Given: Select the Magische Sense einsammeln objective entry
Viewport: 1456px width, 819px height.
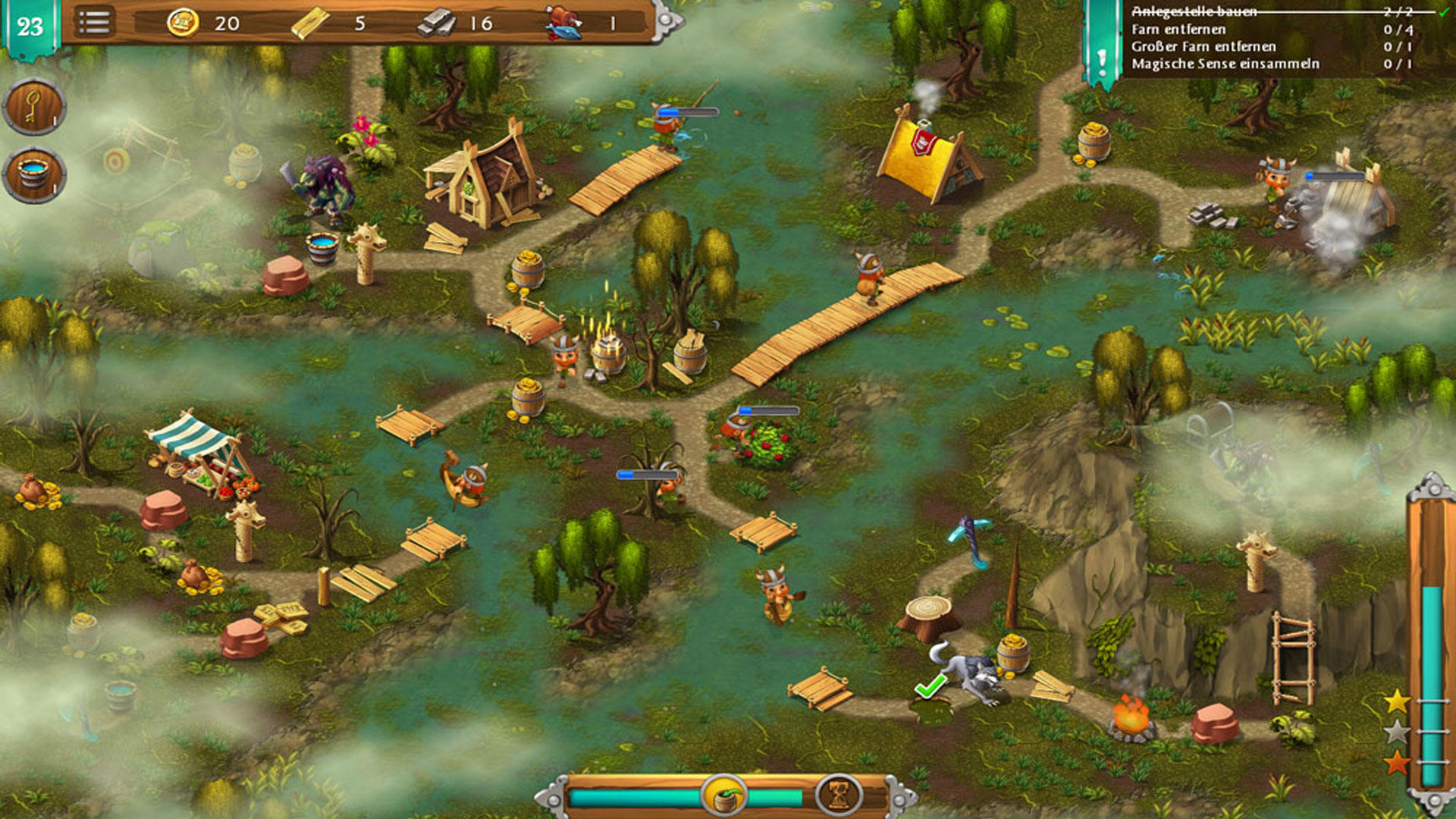Looking at the screenshot, I should coord(1220,65).
